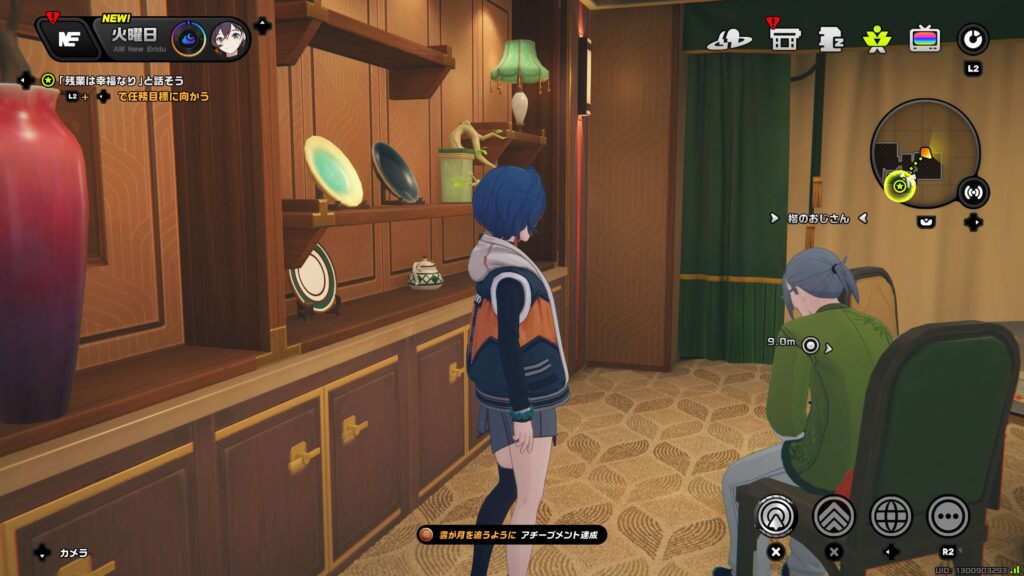Toggle the signal broadcast button on minimap

point(973,192)
